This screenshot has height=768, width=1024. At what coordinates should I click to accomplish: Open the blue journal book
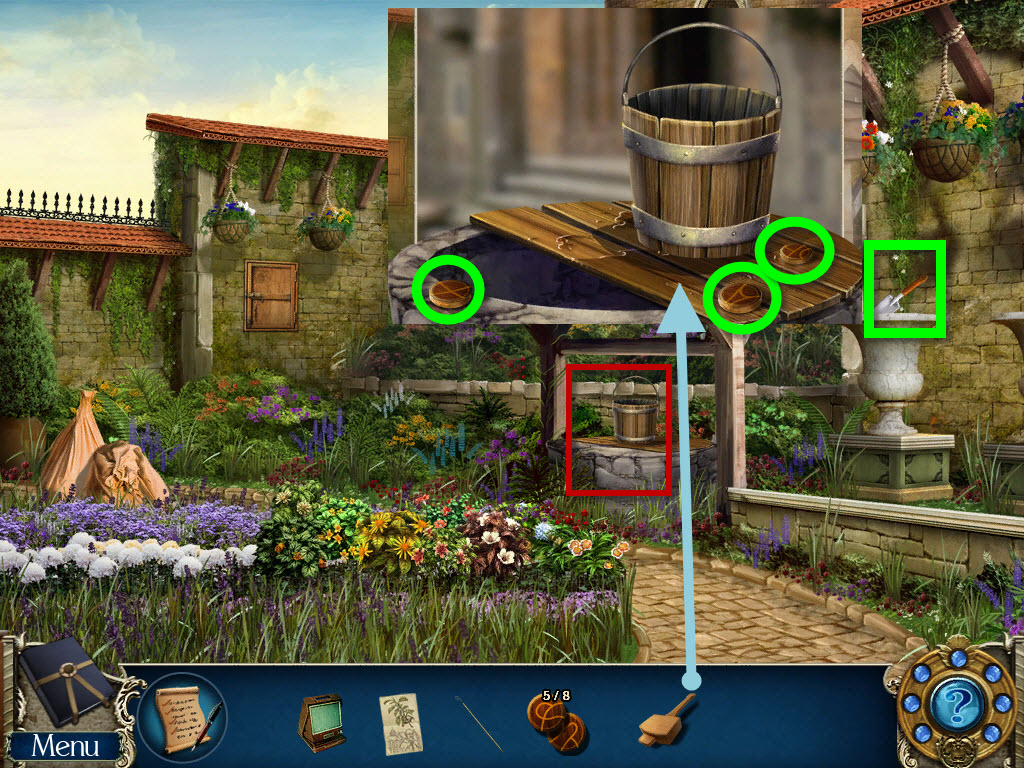[x=66, y=681]
